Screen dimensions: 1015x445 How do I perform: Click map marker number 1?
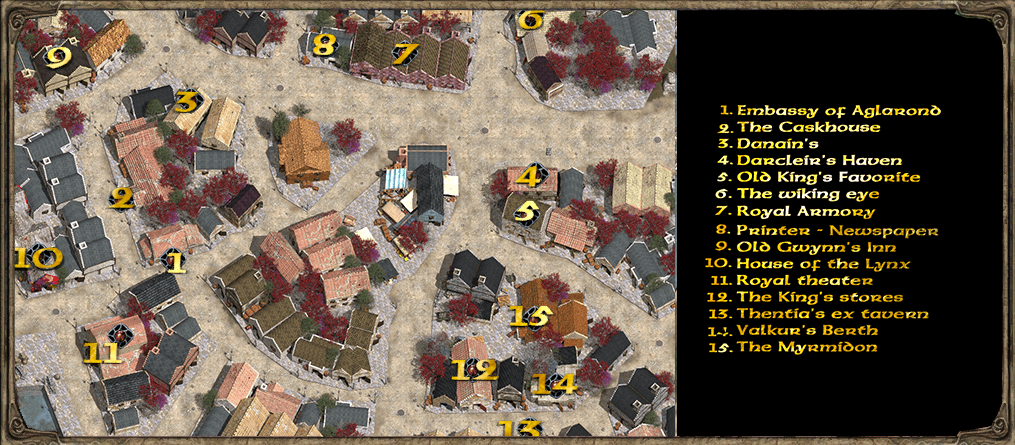tap(176, 262)
